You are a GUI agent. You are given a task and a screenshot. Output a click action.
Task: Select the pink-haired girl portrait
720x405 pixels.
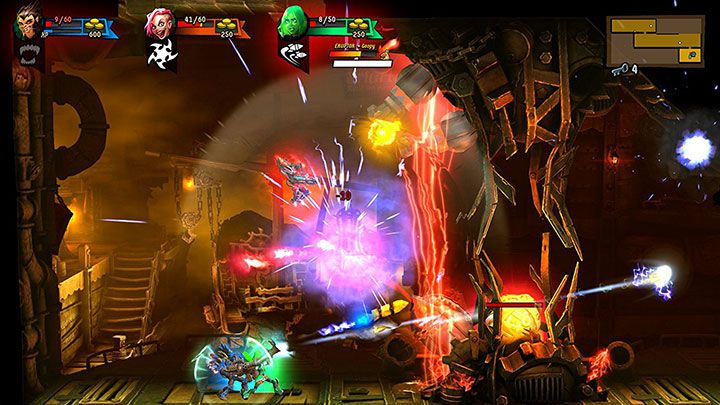point(159,22)
